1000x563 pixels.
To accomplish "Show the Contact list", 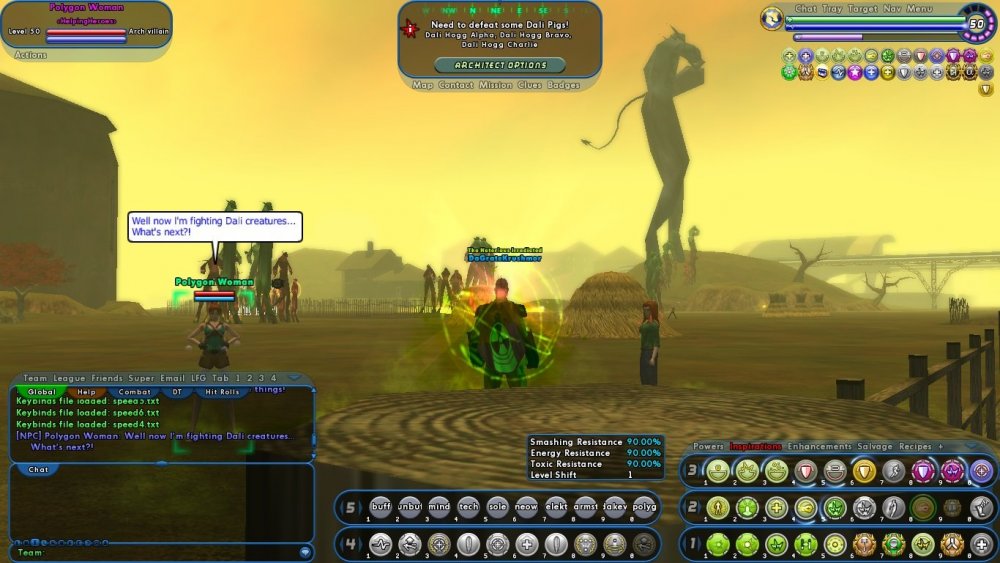I will [456, 85].
